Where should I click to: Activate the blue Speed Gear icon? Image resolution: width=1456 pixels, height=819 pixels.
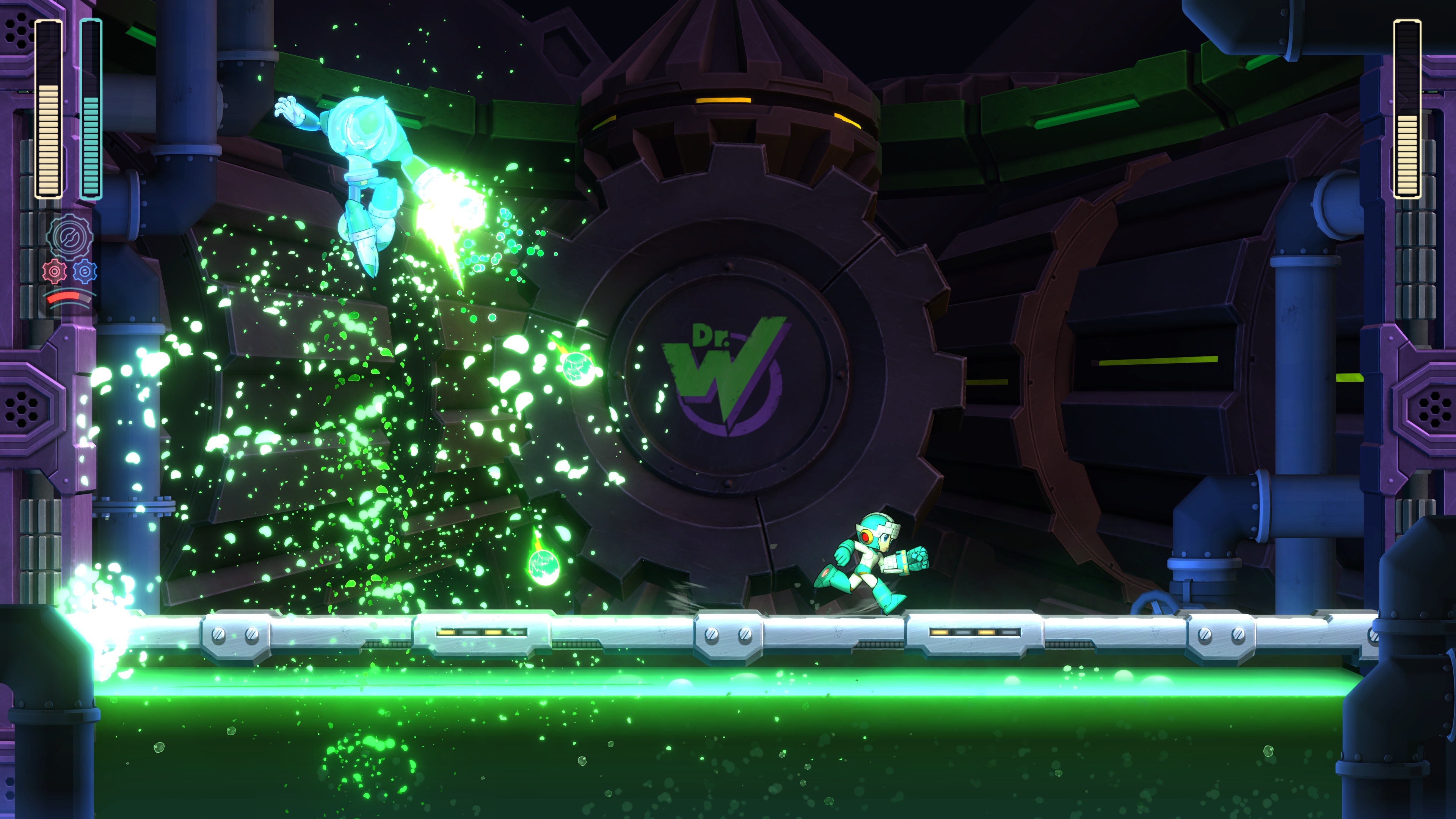tap(85, 272)
